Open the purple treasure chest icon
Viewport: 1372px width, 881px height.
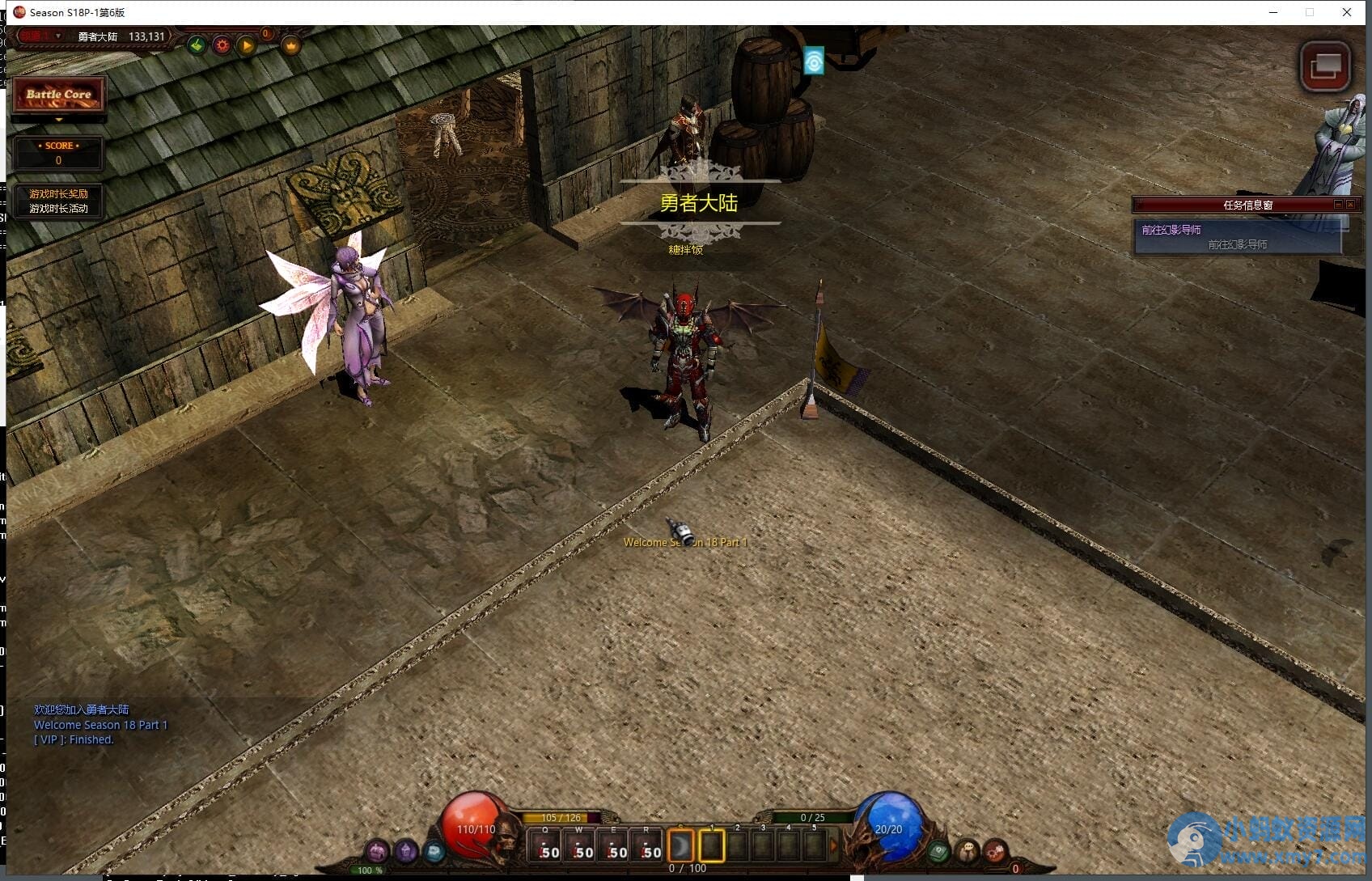[377, 851]
